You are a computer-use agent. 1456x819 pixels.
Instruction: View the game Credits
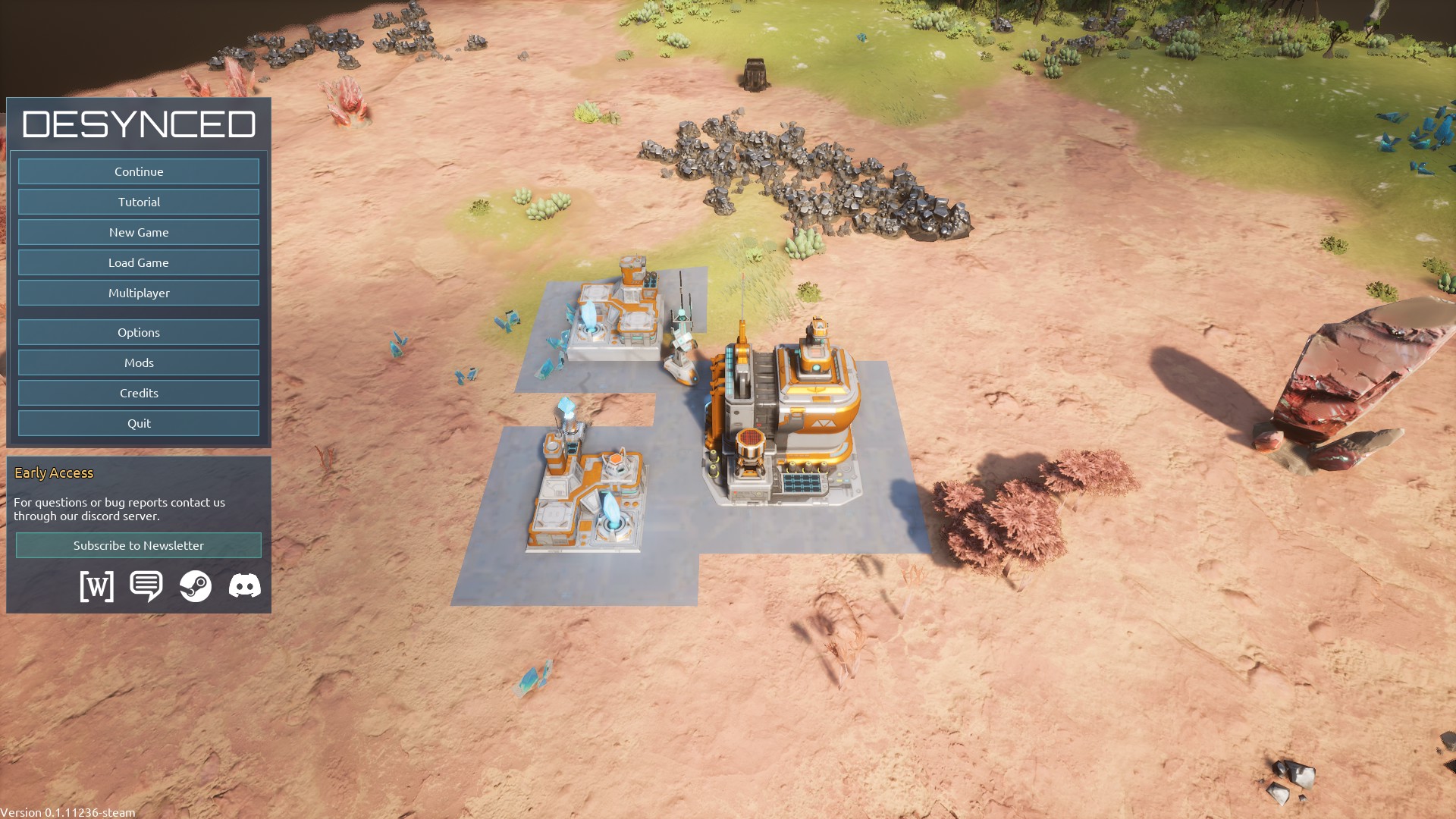[x=139, y=393]
